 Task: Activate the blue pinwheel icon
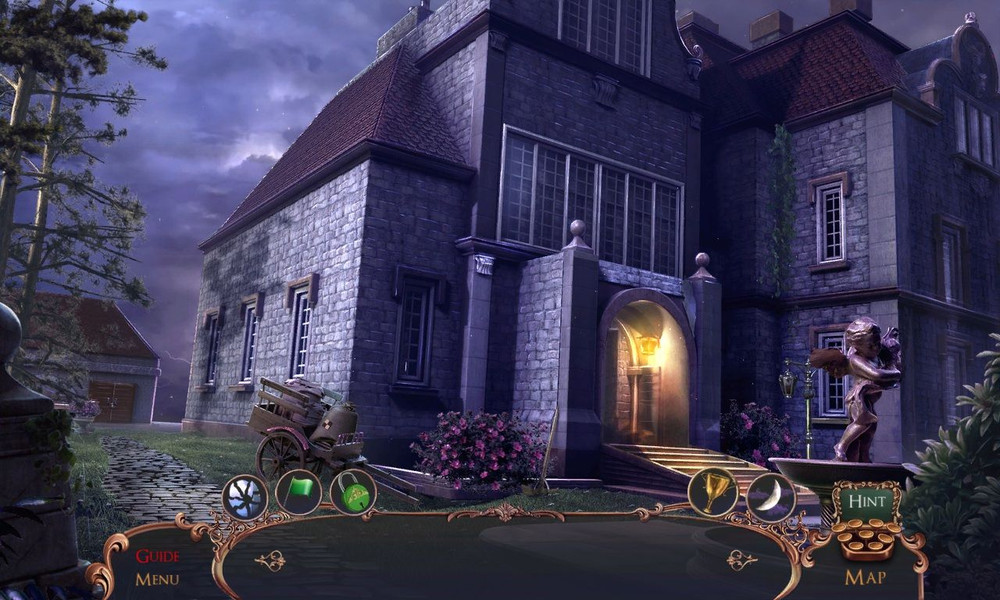pos(245,496)
